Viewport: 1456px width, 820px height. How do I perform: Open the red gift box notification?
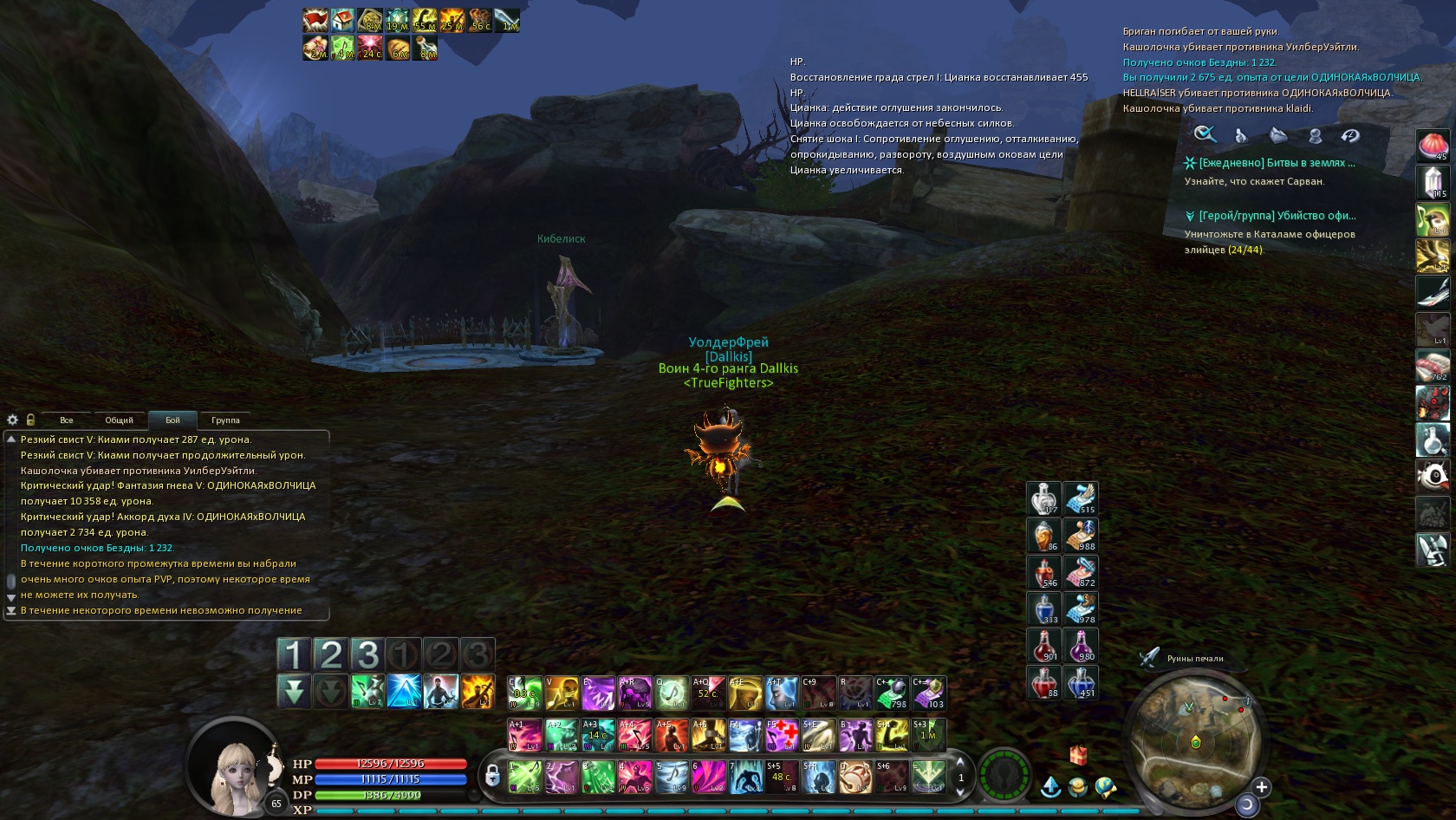1078,755
